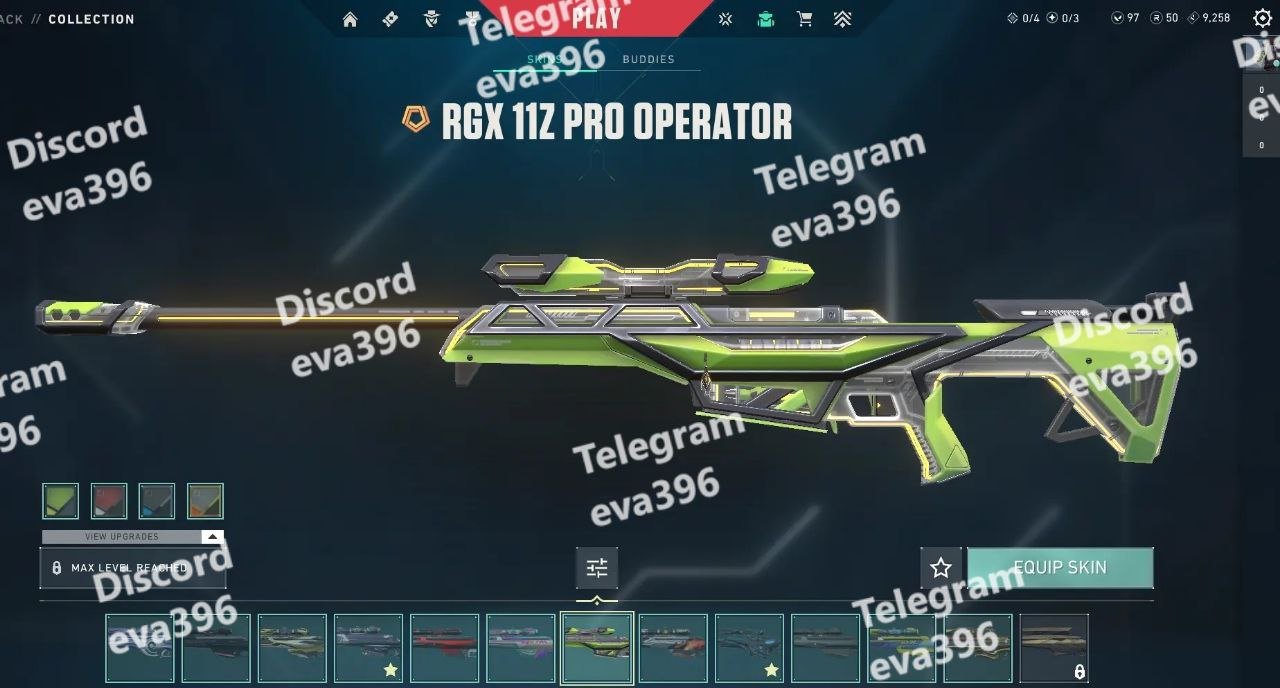Equip the RGX 11Z Pro Operator skin
The height and width of the screenshot is (688, 1280).
point(1060,567)
